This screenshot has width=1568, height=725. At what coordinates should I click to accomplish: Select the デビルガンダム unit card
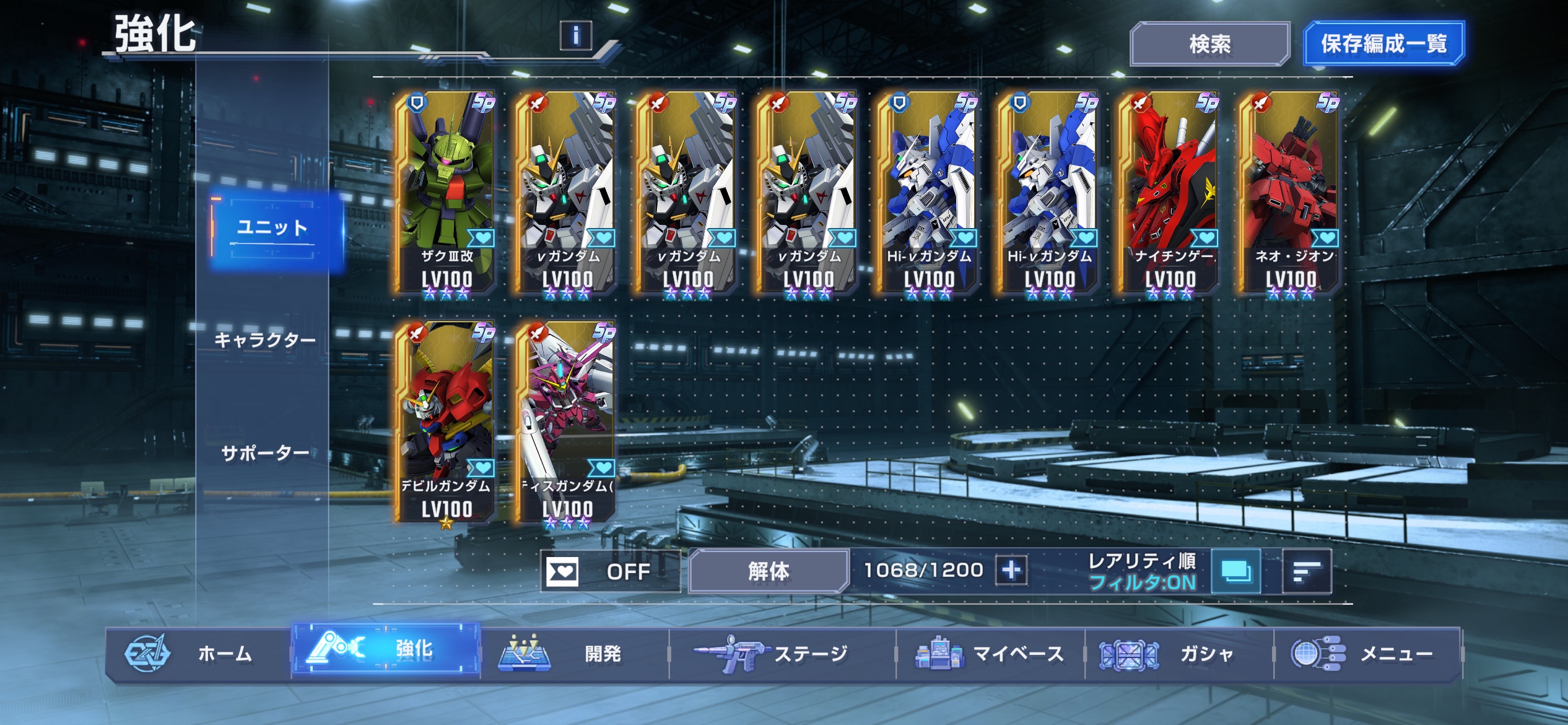tap(446, 423)
